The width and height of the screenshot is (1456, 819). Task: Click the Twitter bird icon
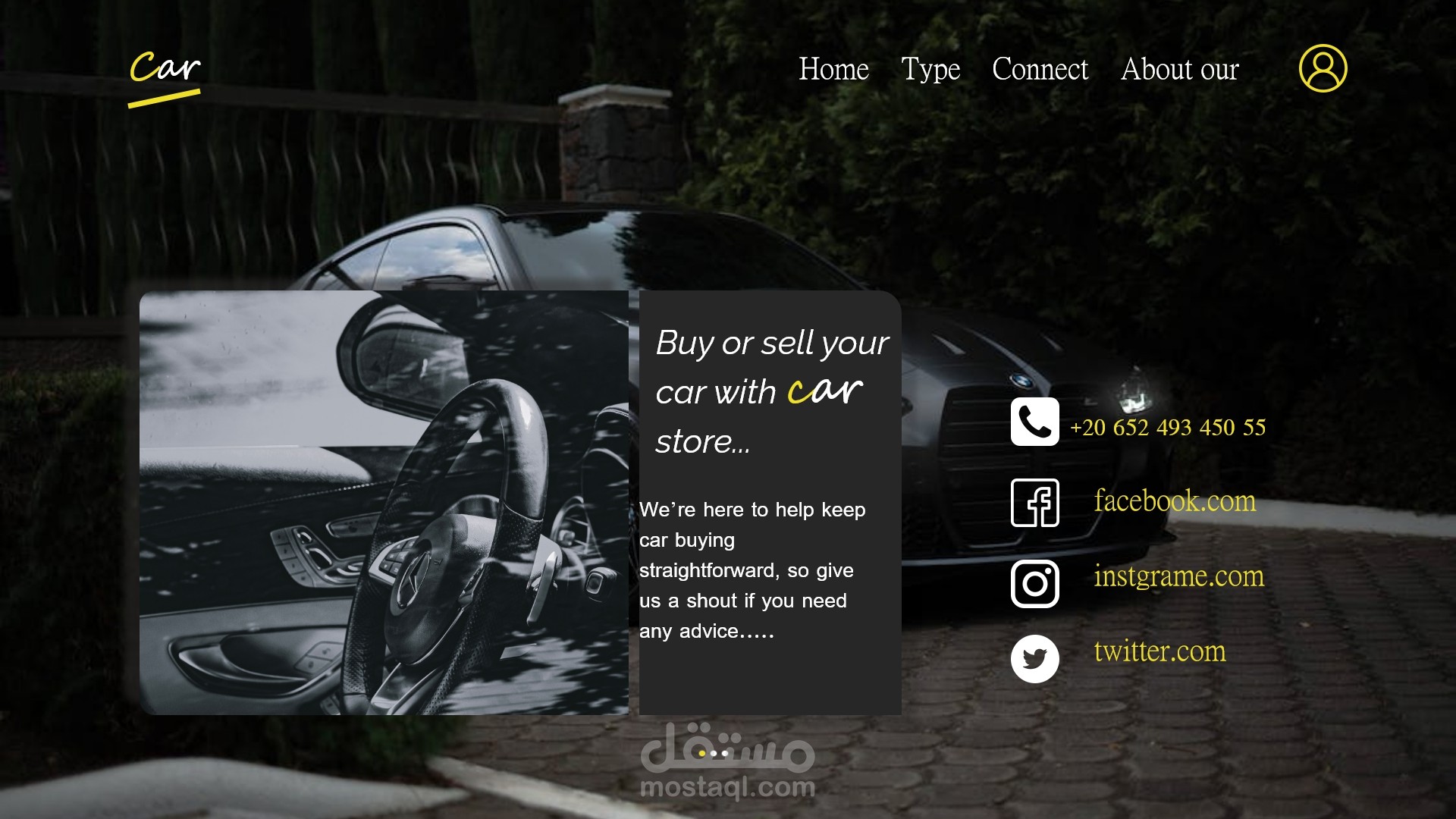pyautogui.click(x=1034, y=658)
